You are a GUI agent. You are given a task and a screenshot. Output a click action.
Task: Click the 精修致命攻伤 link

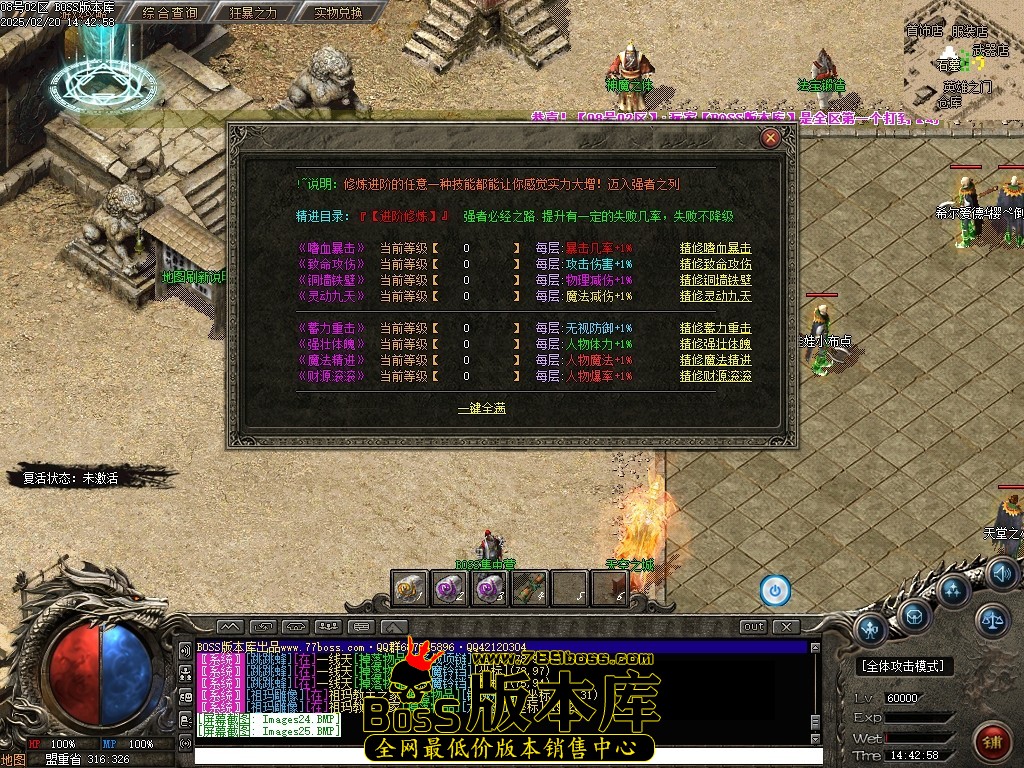[715, 264]
